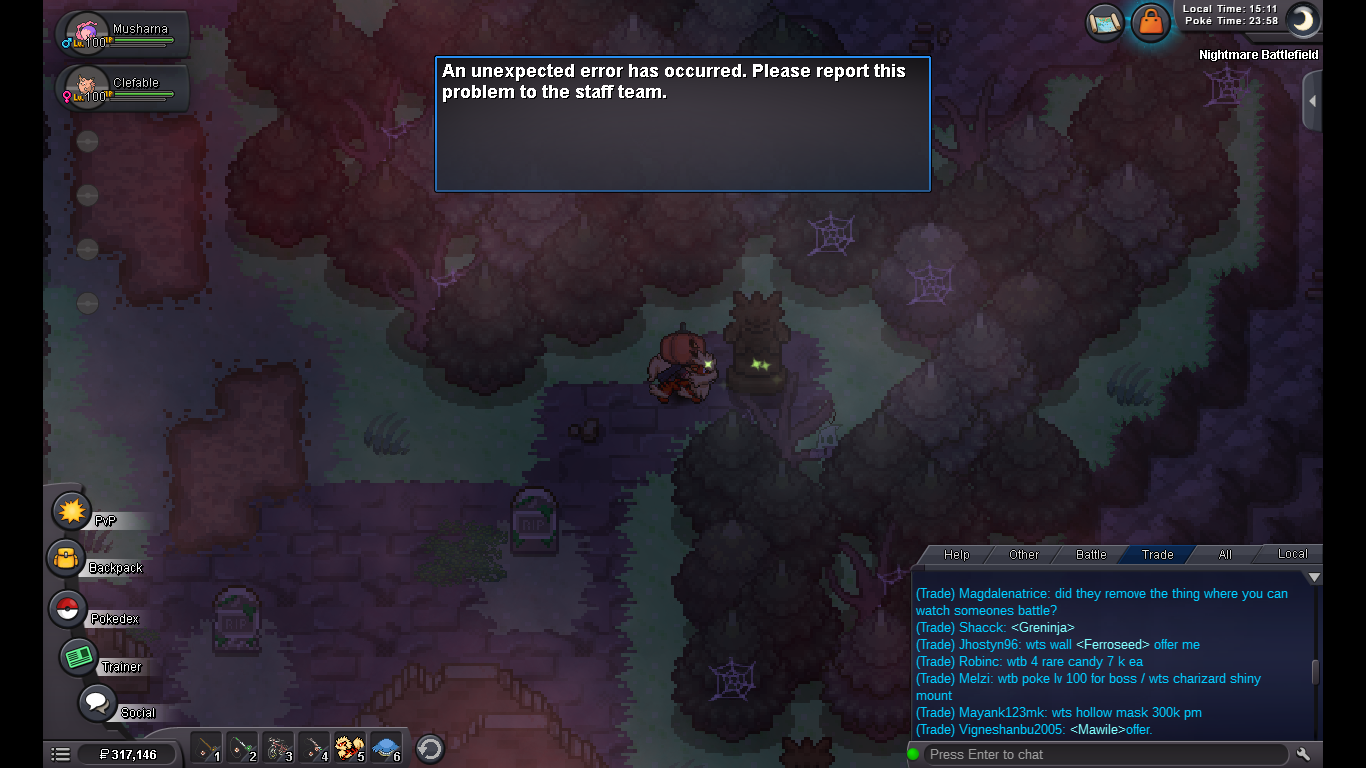Viewport: 1366px width, 768px height.
Task: Open the world map scroll icon
Action: tap(1105, 22)
